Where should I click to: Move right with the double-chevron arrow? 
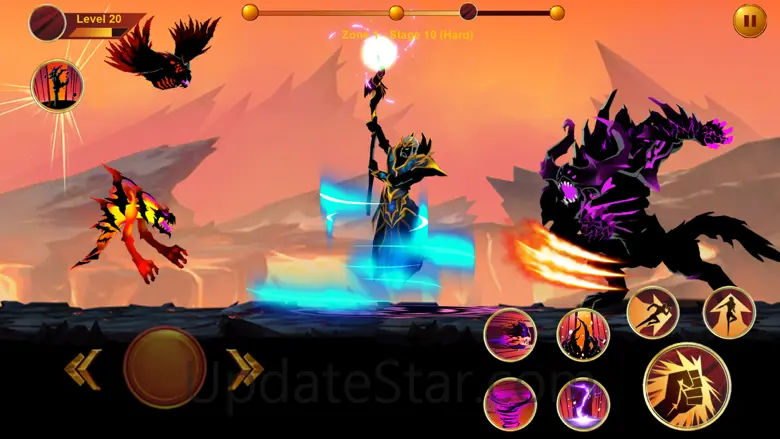245,369
